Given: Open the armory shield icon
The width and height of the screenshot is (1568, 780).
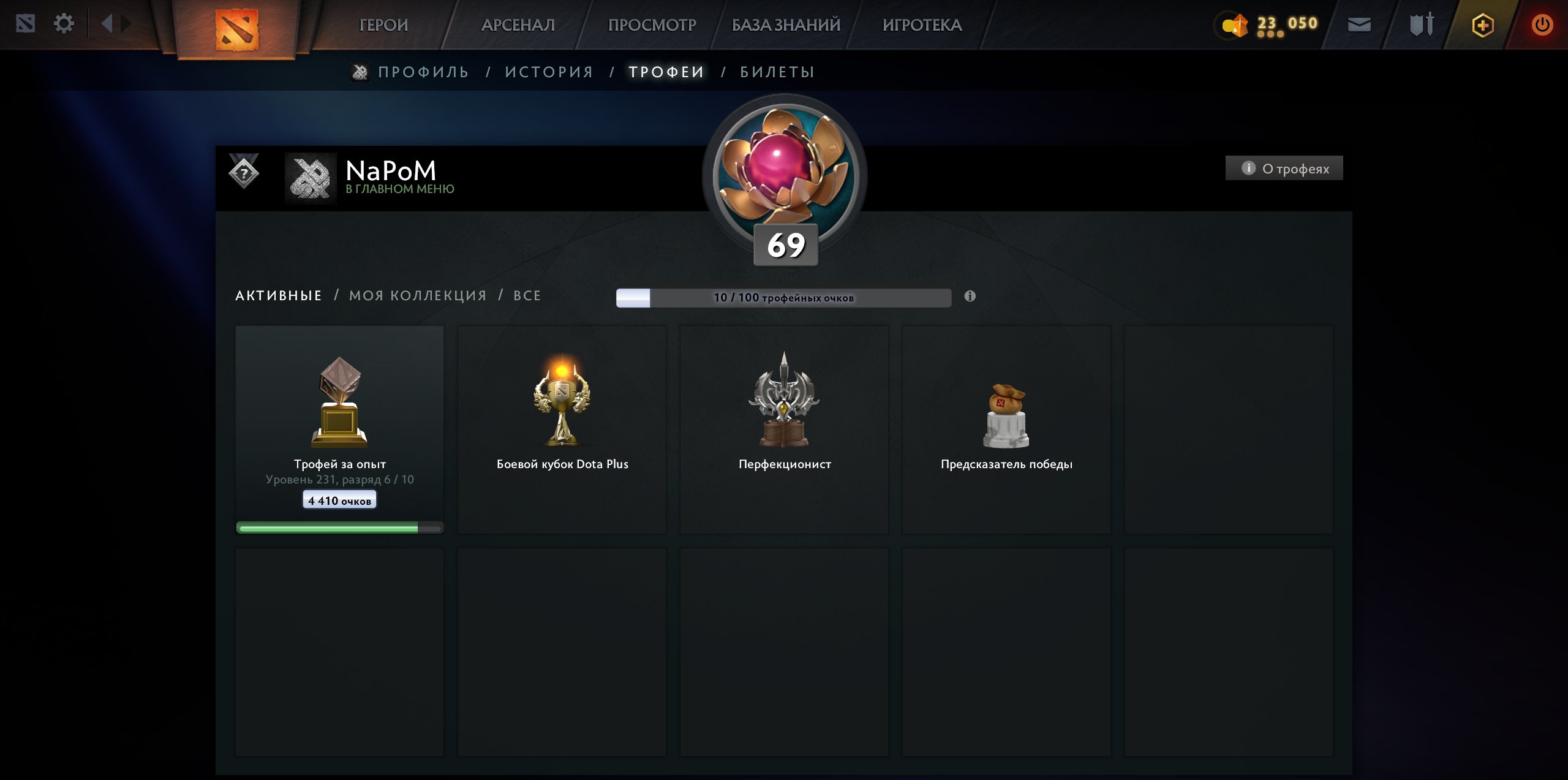Looking at the screenshot, I should tap(1420, 25).
